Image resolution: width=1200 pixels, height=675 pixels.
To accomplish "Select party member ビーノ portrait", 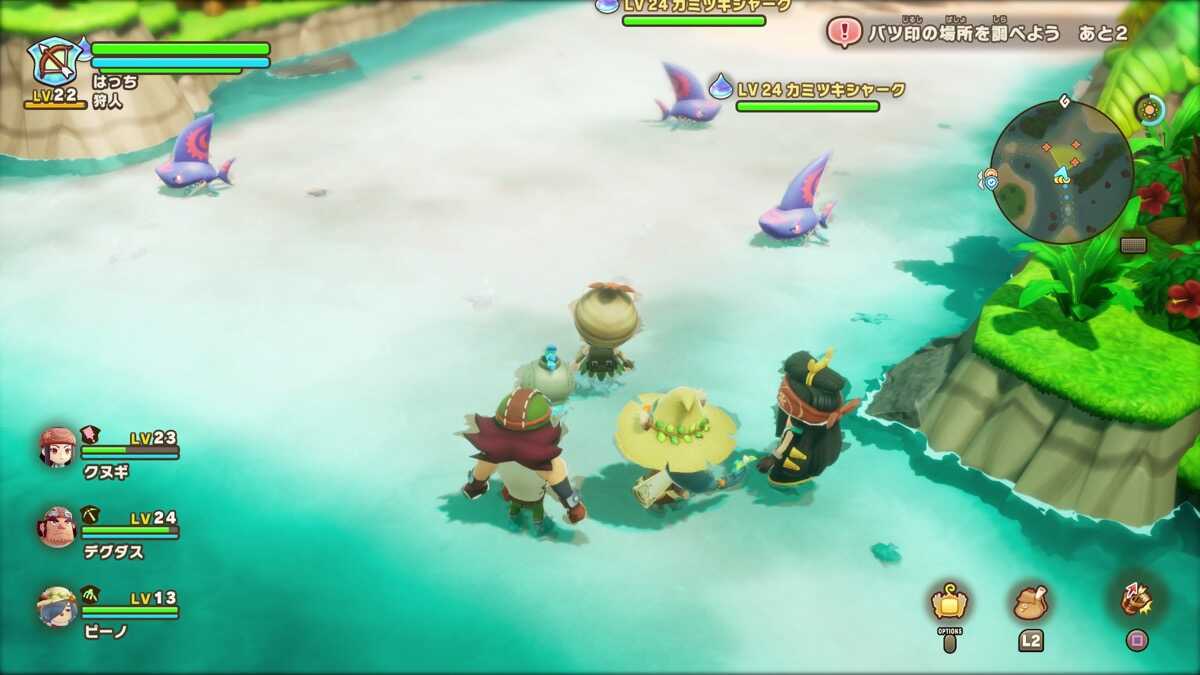I will 57,606.
